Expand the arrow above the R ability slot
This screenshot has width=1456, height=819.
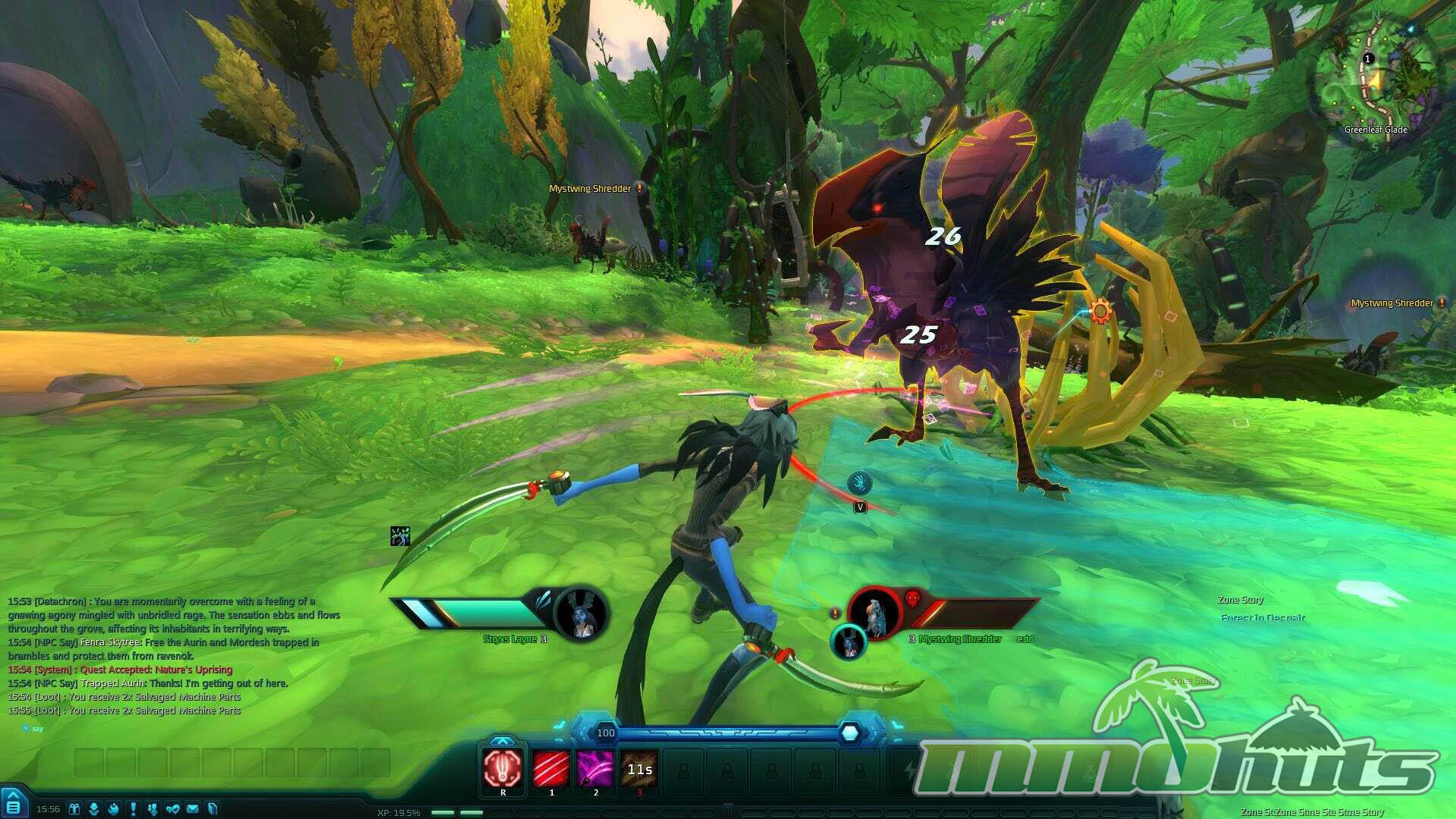502,741
